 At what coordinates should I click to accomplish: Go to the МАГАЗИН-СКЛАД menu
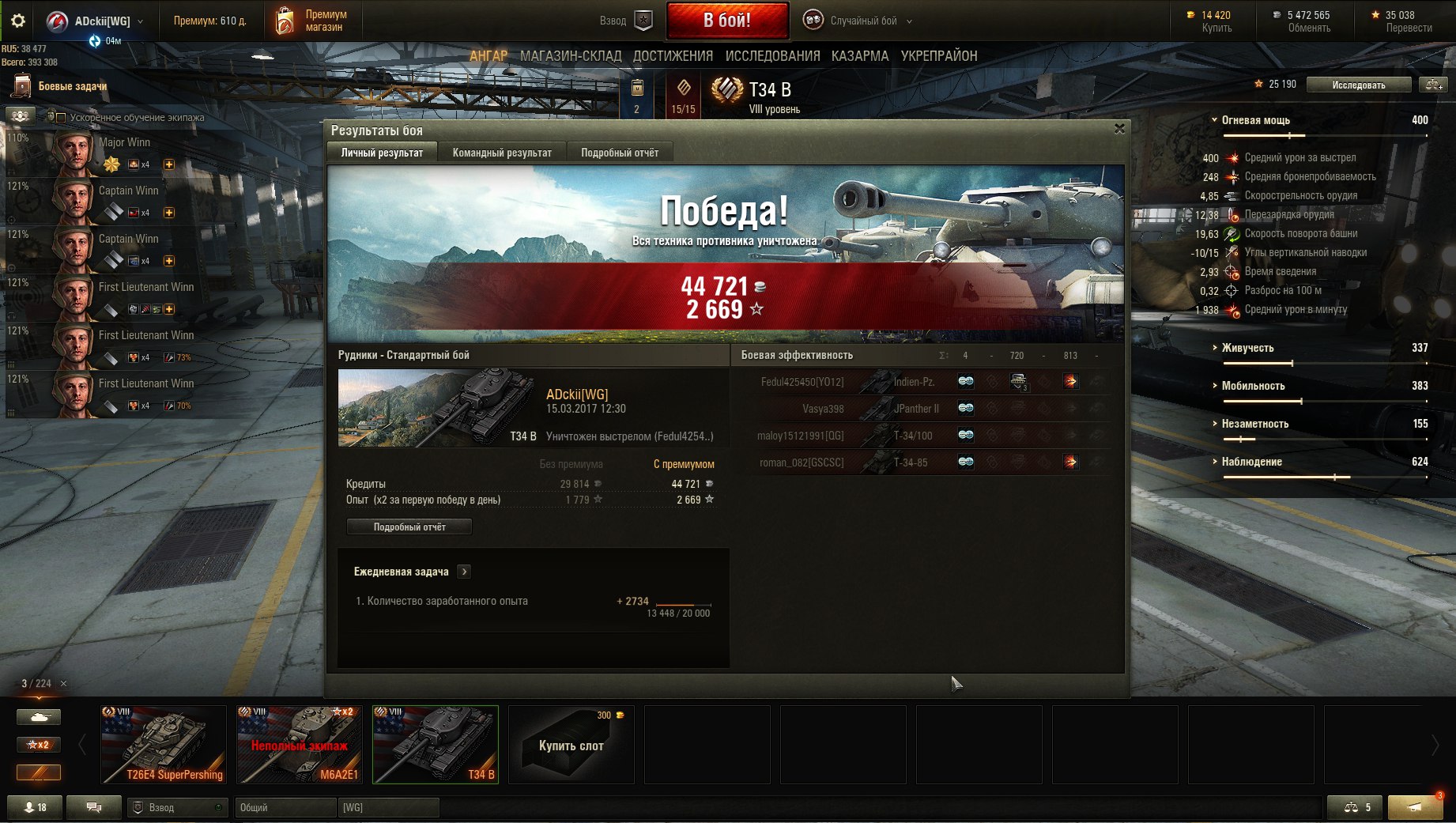pyautogui.click(x=571, y=56)
